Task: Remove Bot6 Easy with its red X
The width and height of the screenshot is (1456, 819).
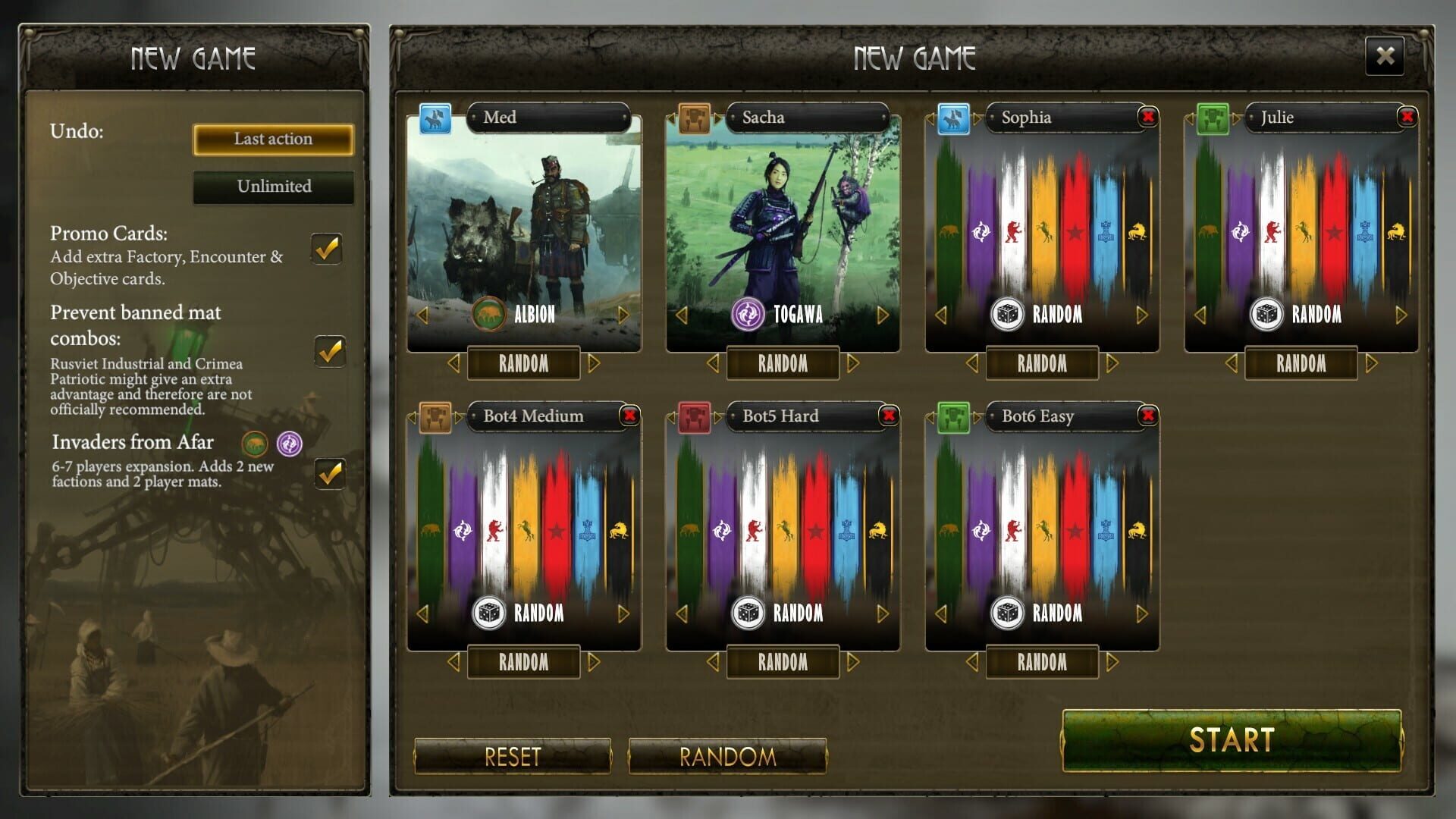Action: click(1147, 416)
